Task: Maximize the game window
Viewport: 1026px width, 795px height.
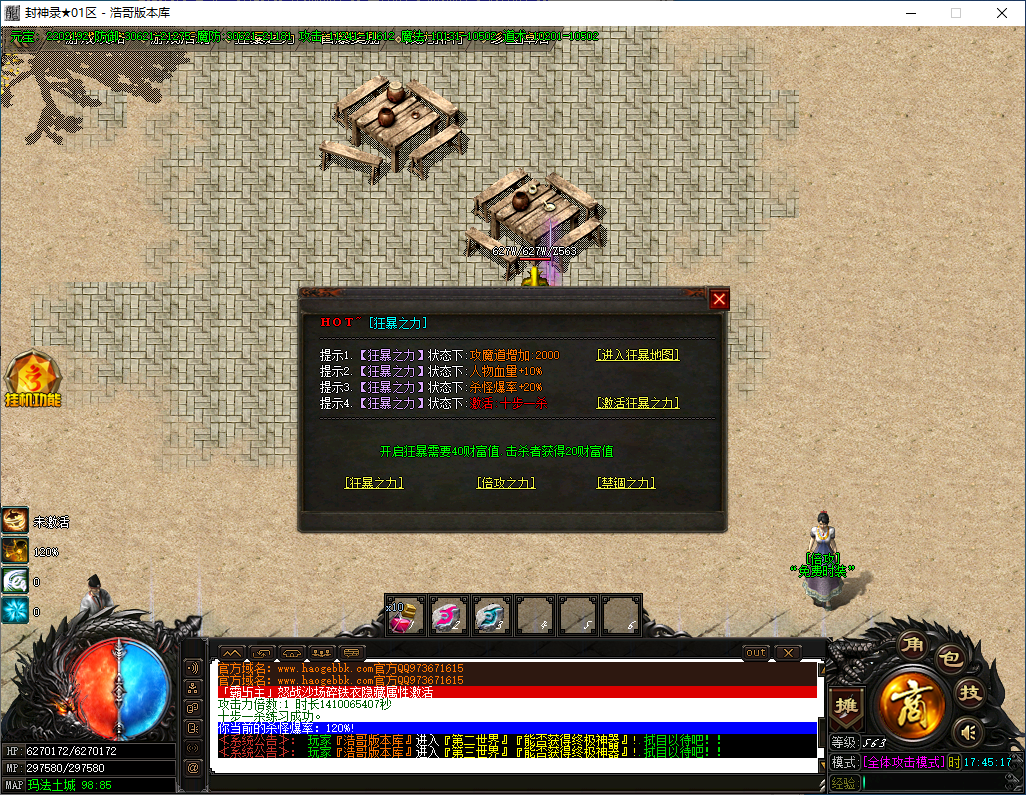Action: (956, 13)
